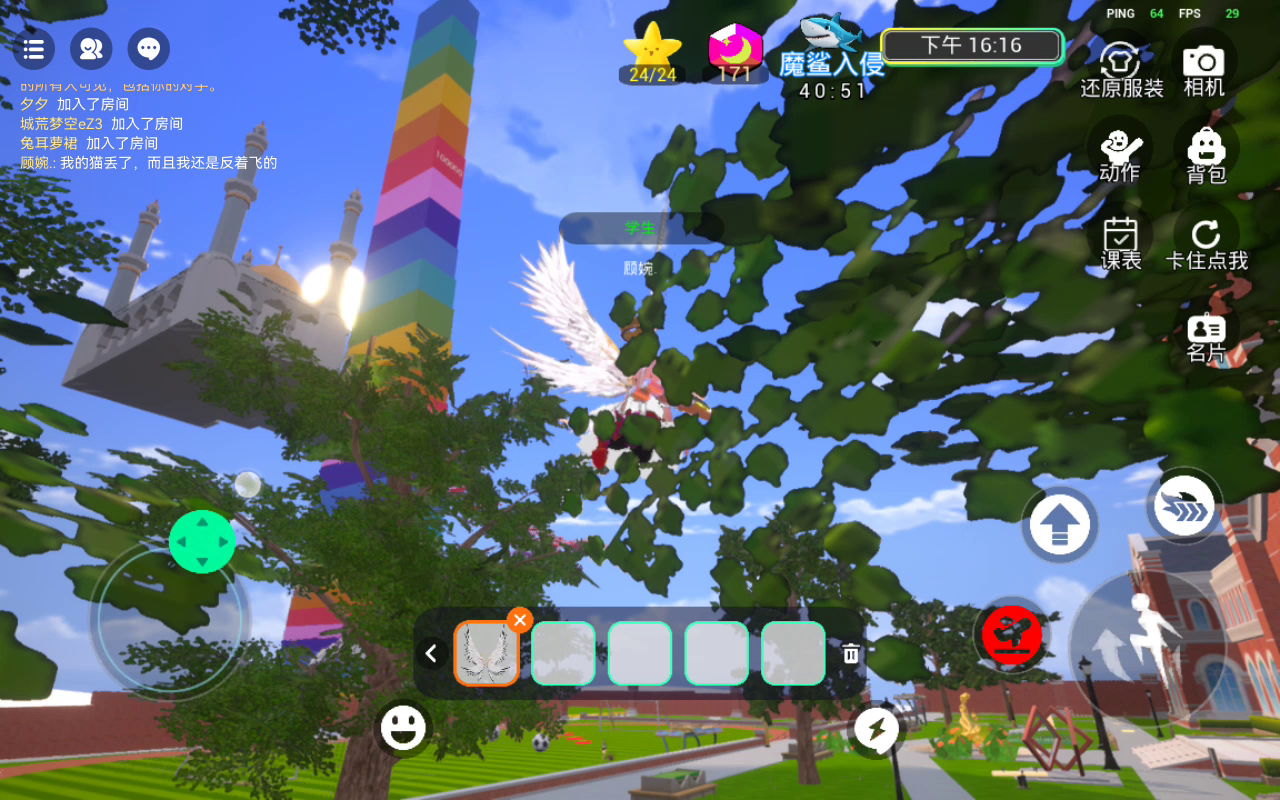Open the friends panel icon
1280x800 pixels.
pos(91,49)
